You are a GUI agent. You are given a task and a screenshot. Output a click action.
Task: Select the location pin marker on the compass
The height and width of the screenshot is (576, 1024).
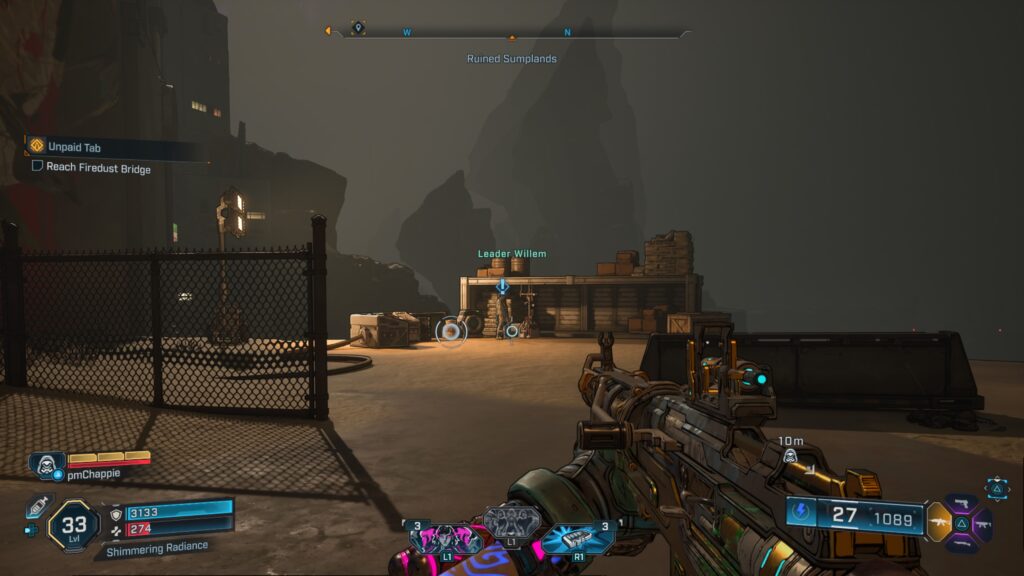click(358, 28)
